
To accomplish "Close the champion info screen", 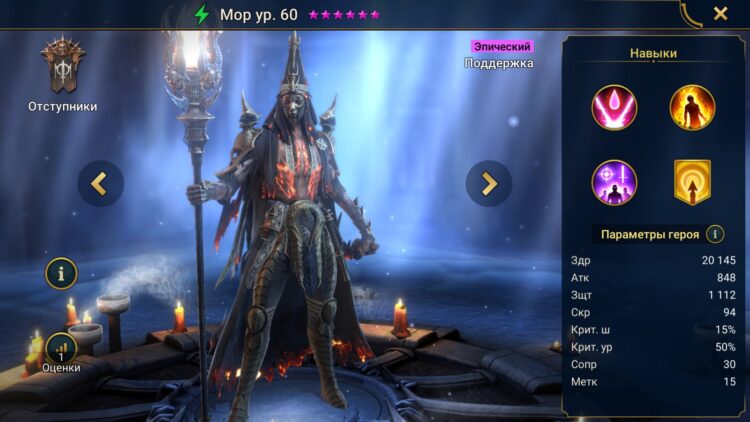I will [x=720, y=14].
